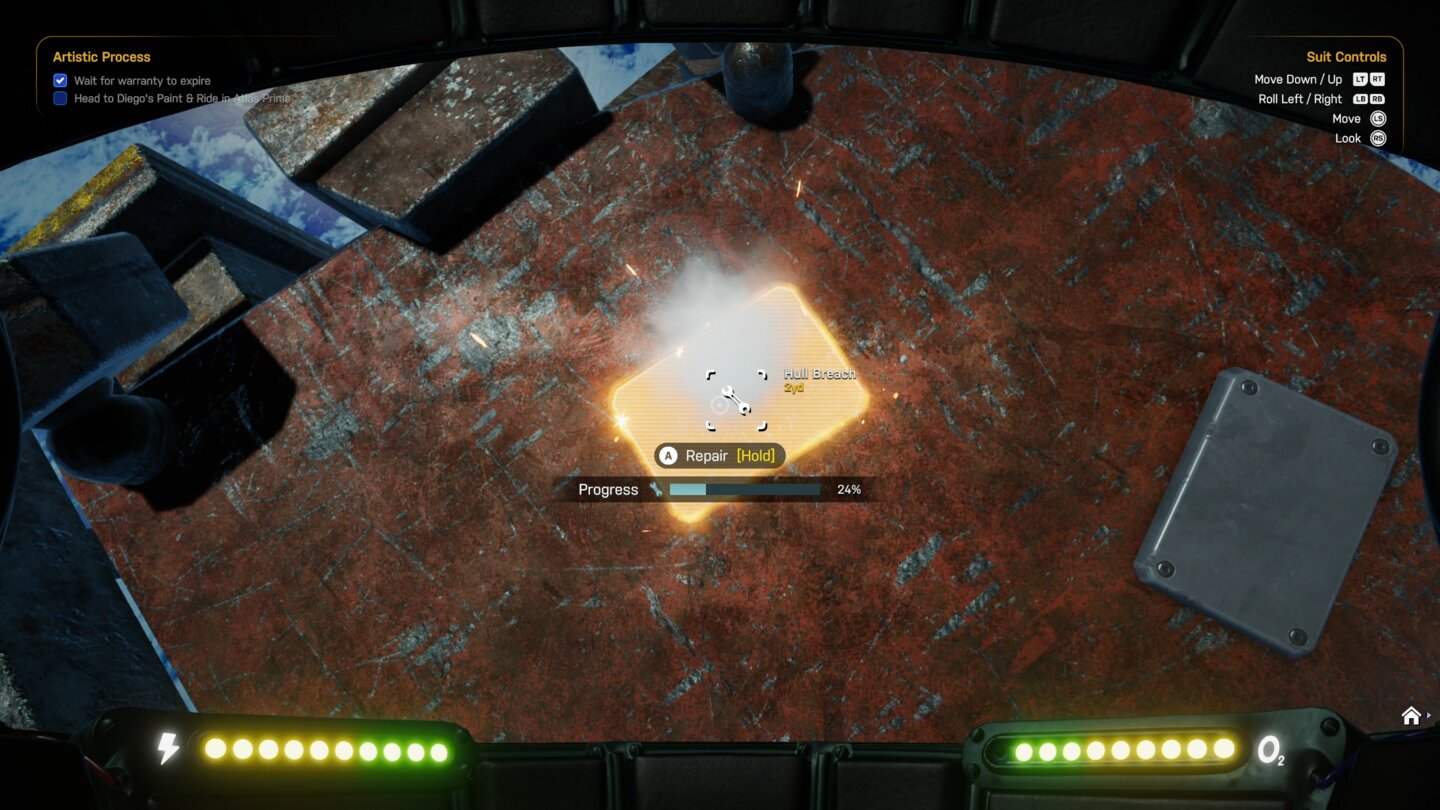Select the LS stick icon next to Move
The image size is (1440, 810).
click(x=1378, y=118)
